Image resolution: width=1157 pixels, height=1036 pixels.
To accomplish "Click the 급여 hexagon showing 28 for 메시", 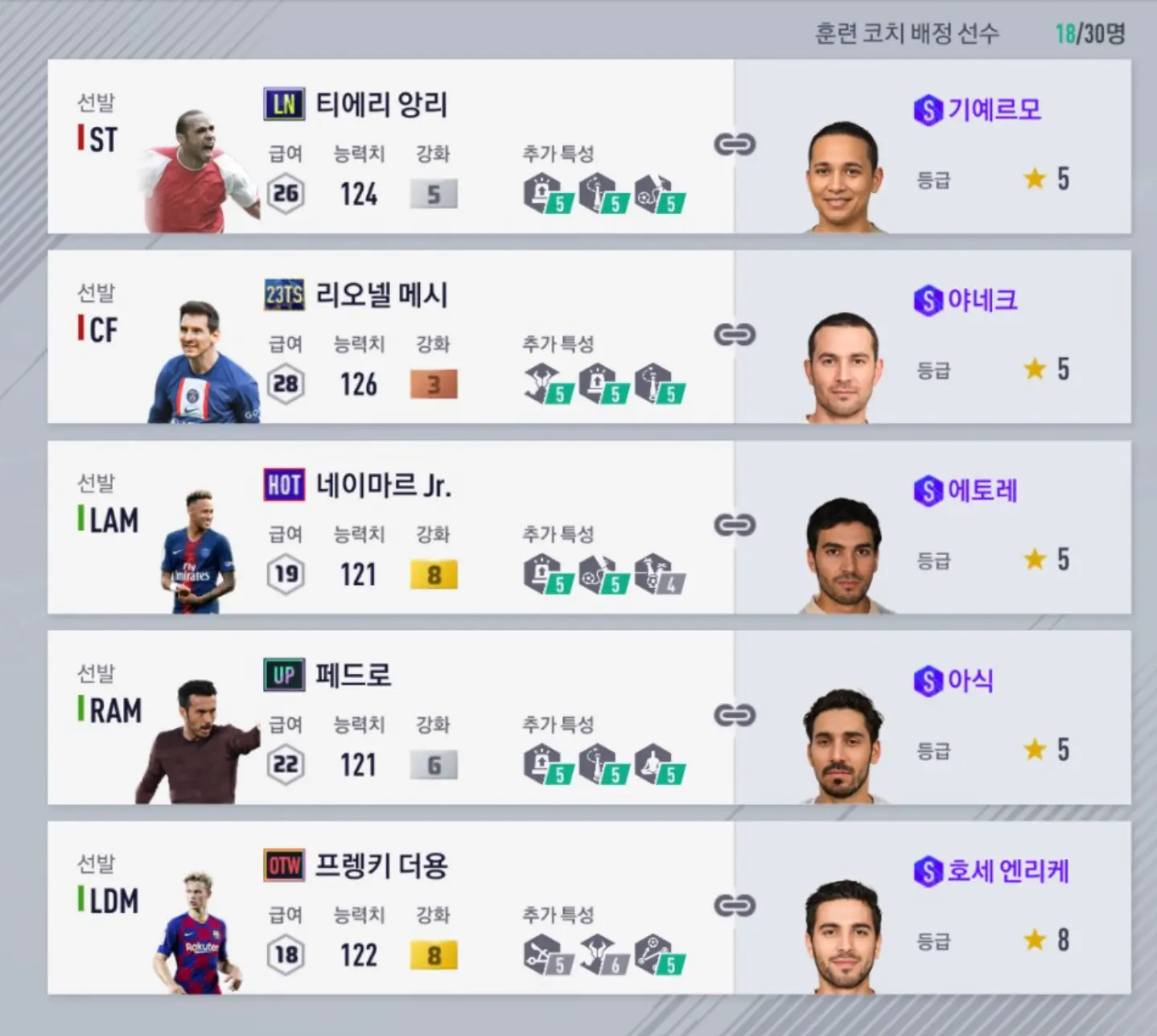I will coord(284,384).
